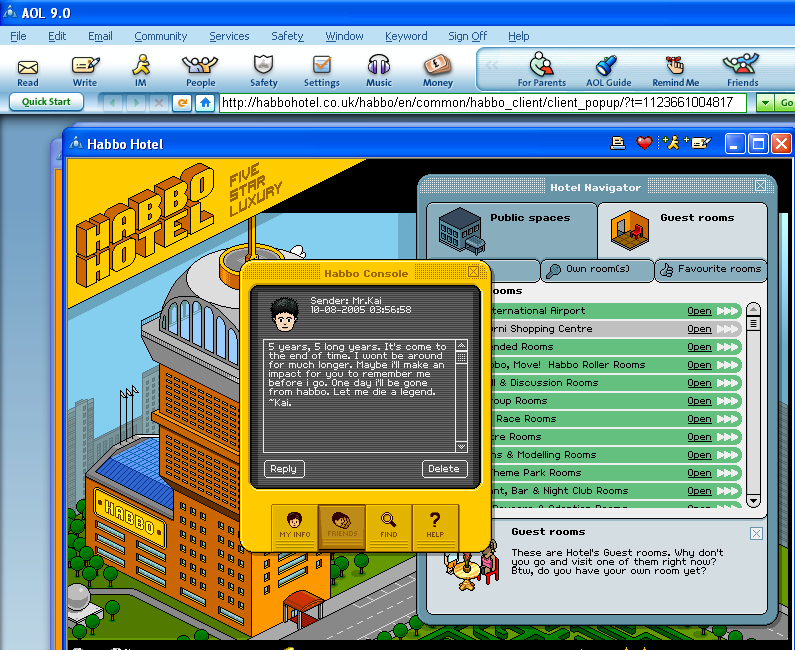Dismiss the Guest rooms info box
The width and height of the screenshot is (795, 650).
pos(756,533)
